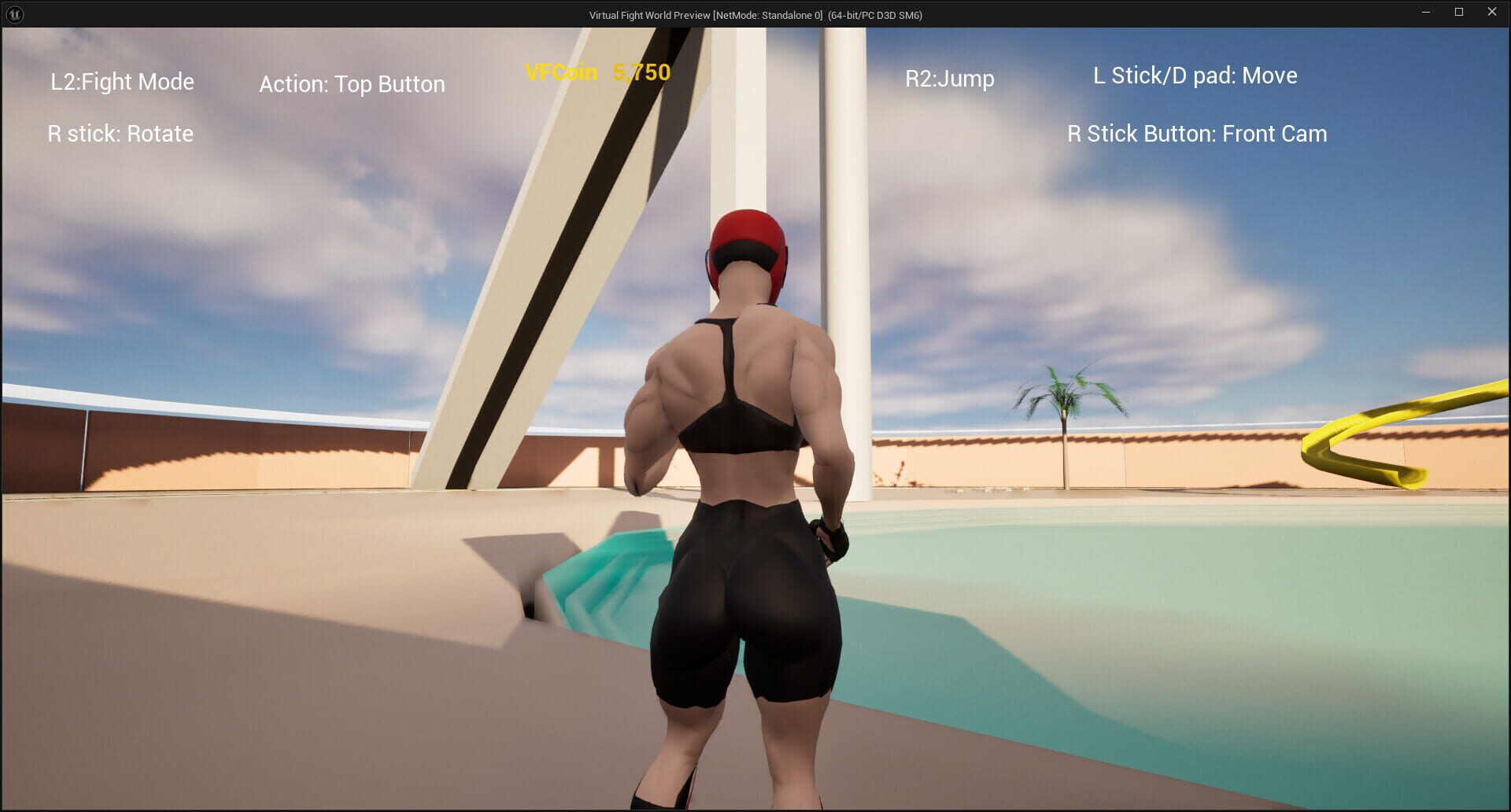Select the Action: Top Button hint
Viewport: 1511px width, 812px height.
[352, 83]
